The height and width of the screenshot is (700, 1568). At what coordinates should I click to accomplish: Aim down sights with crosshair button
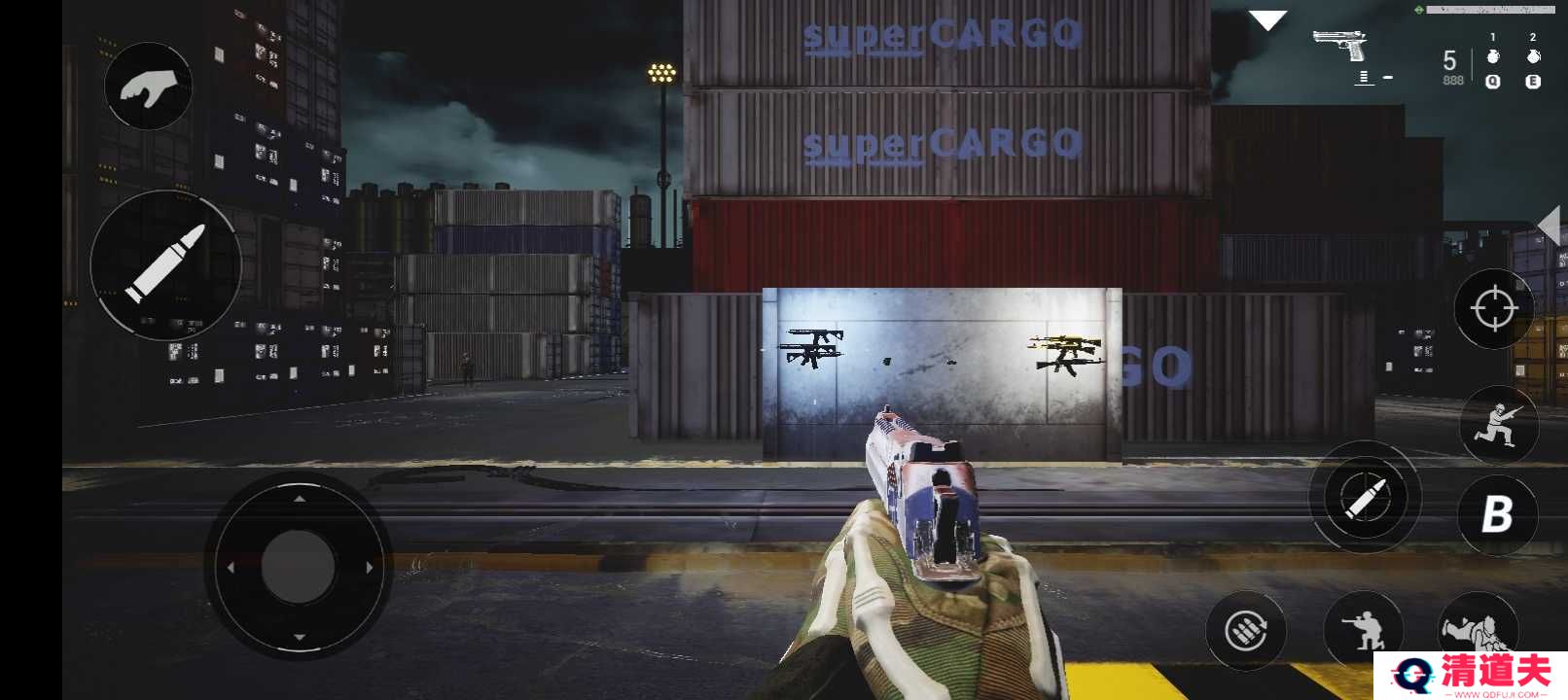click(1494, 309)
